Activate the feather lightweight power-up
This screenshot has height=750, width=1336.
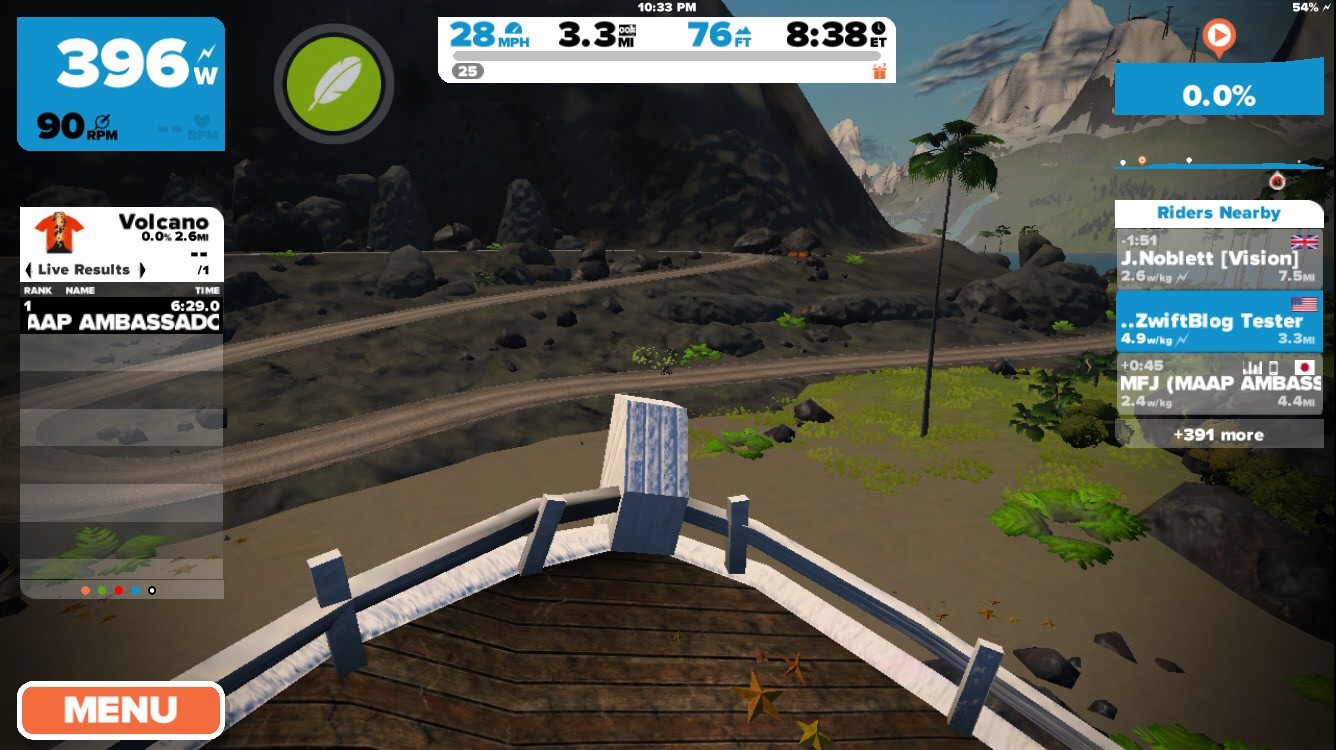333,84
